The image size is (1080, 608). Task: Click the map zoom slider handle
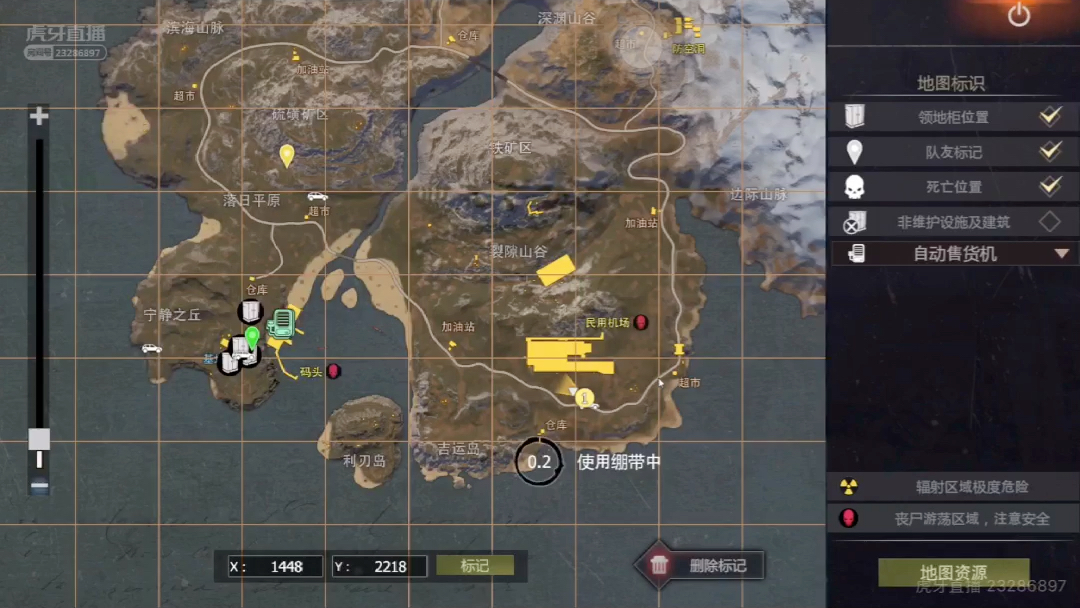[39, 439]
